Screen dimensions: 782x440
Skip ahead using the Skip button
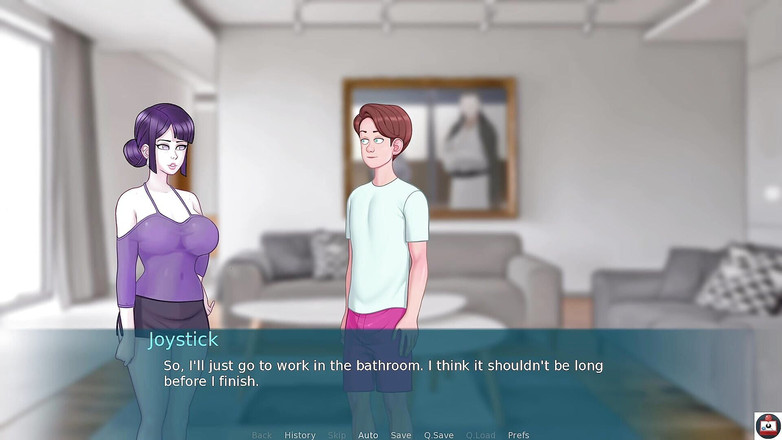(x=337, y=435)
